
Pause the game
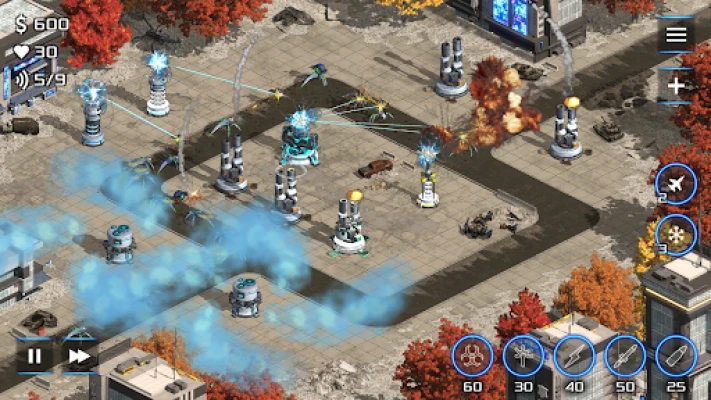coord(35,355)
